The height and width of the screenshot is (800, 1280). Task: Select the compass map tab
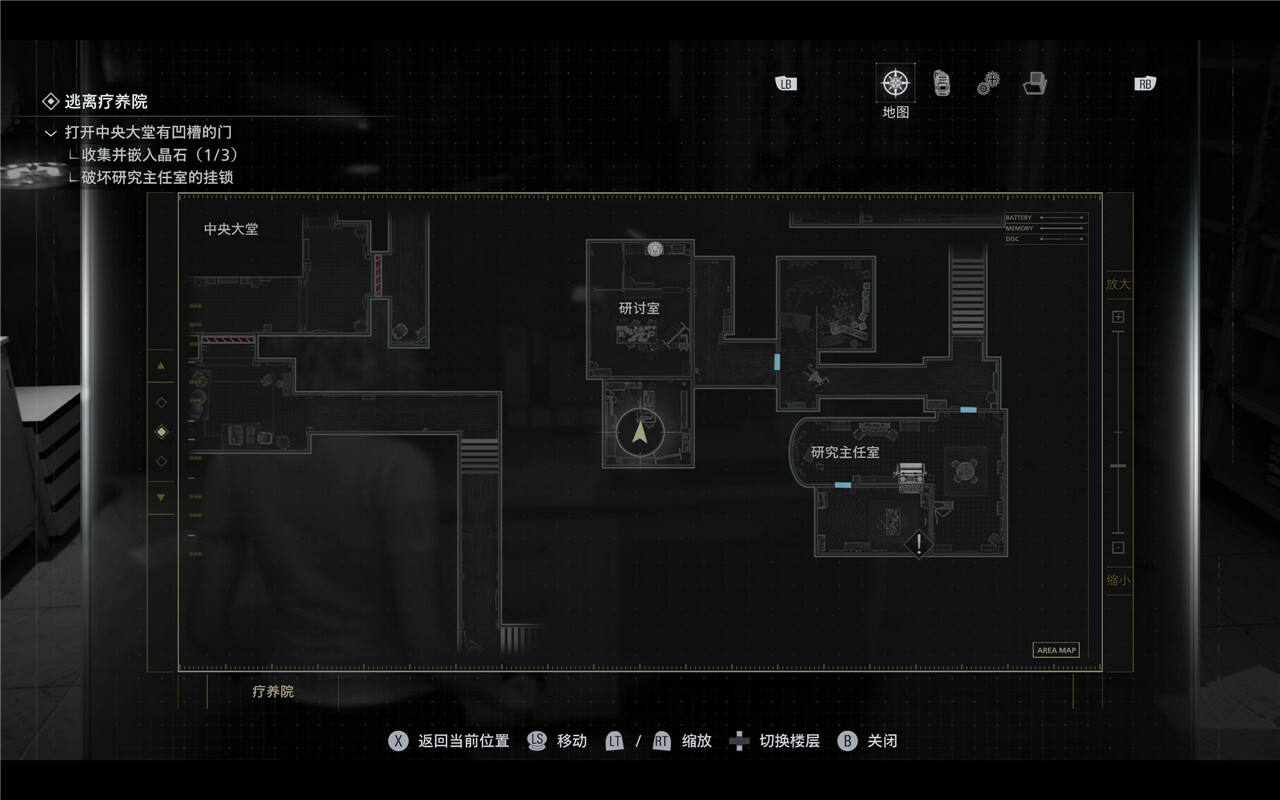click(x=895, y=83)
